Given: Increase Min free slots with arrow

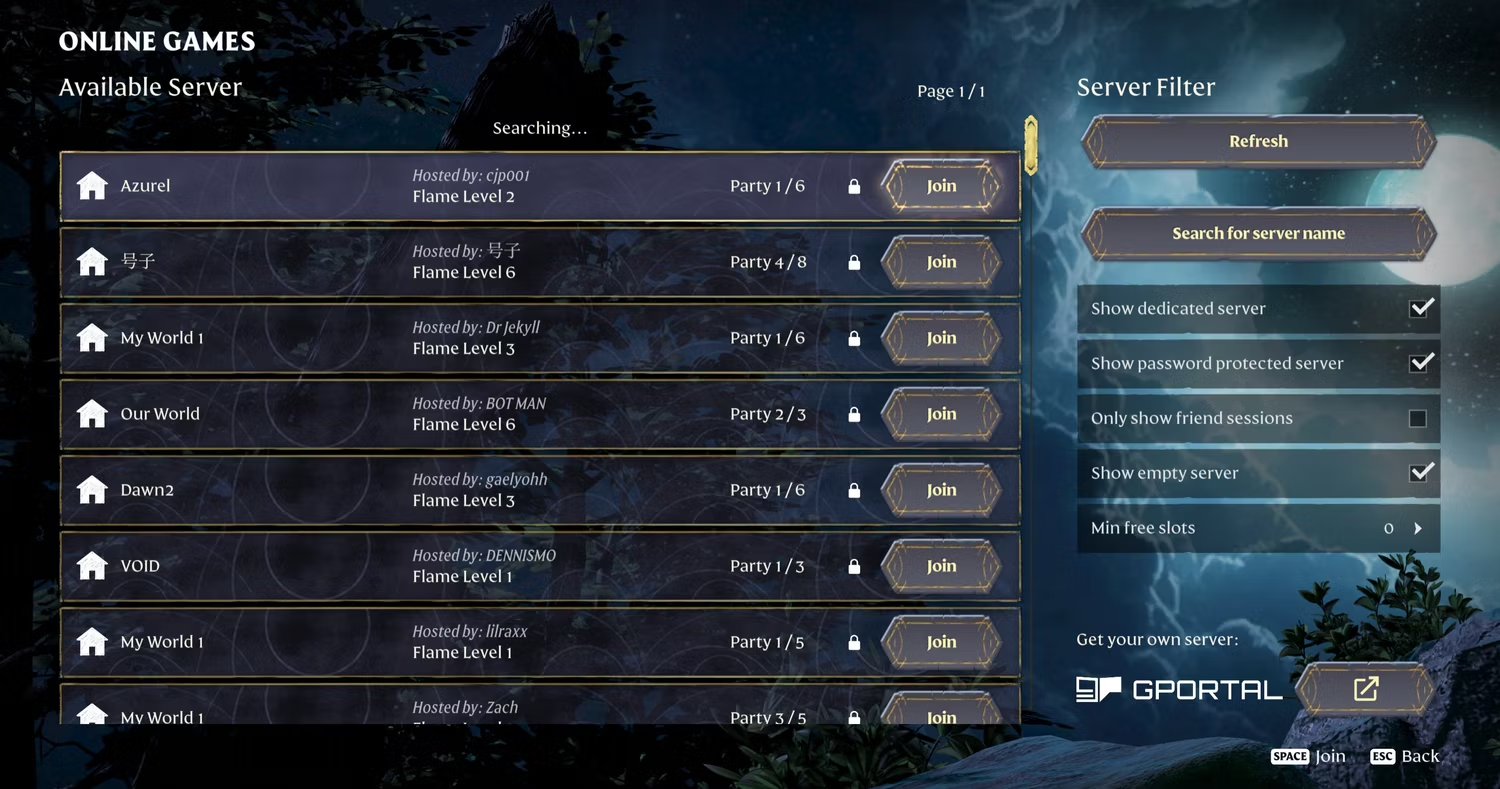Looking at the screenshot, I should pyautogui.click(x=1418, y=528).
